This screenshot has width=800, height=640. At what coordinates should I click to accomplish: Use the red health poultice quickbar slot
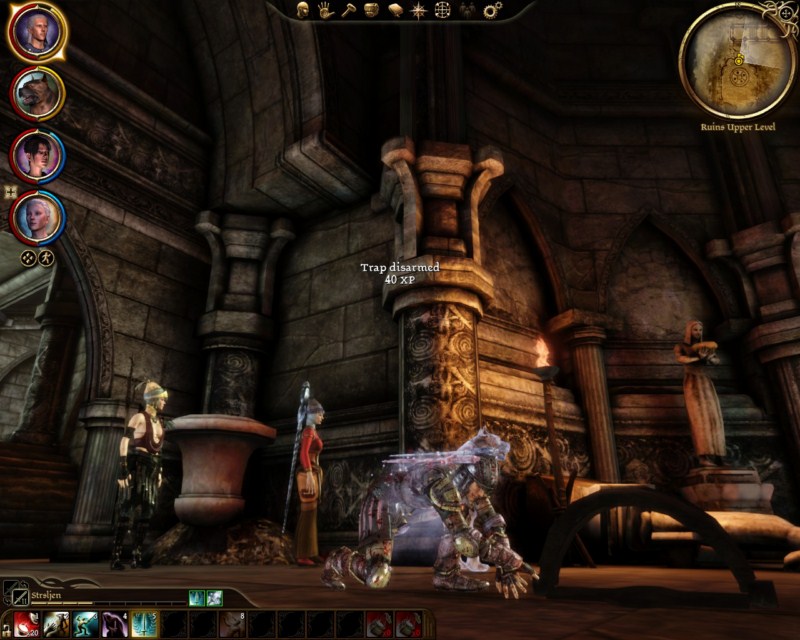coord(26,625)
